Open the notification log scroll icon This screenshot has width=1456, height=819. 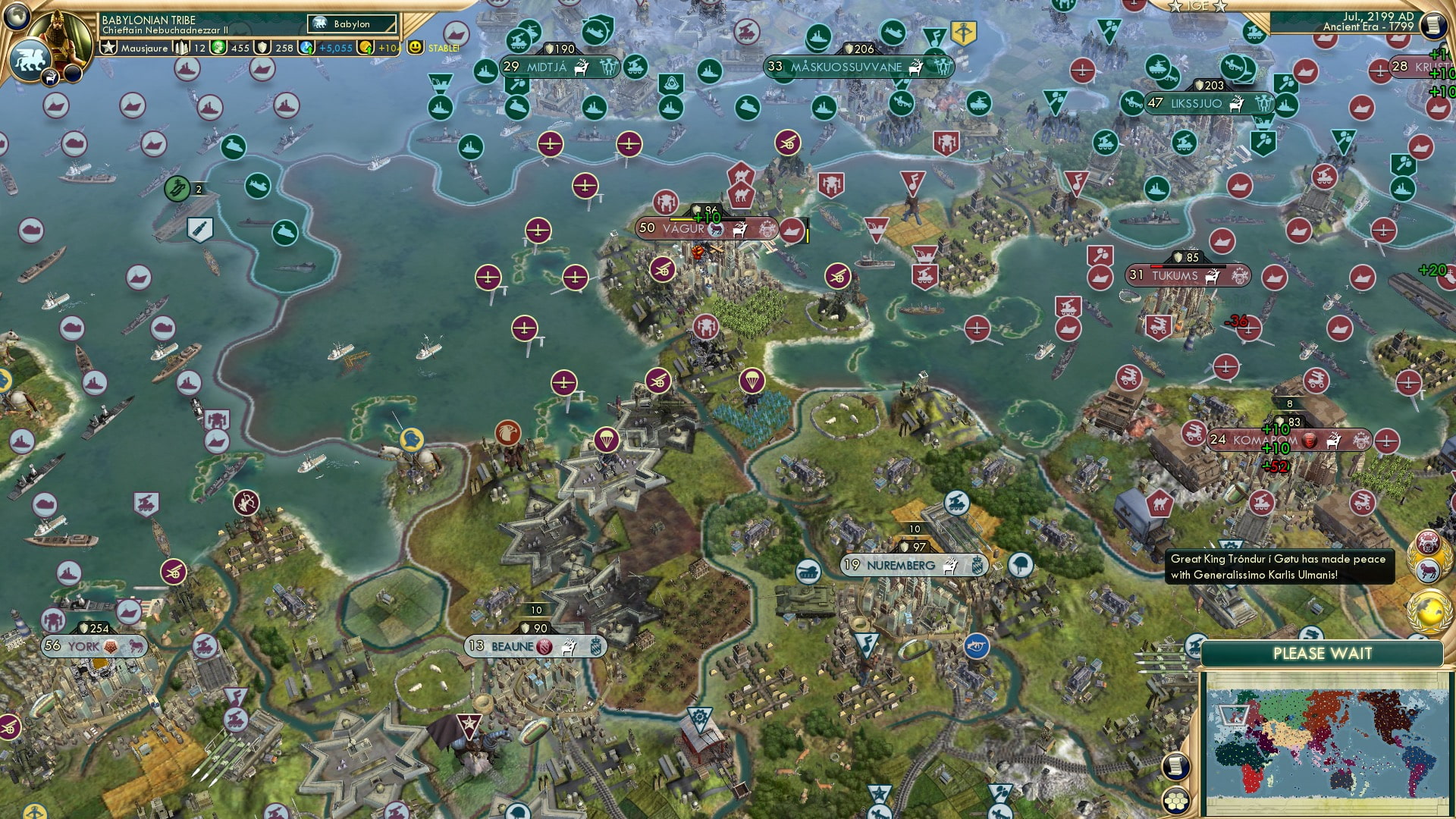click(1435, 25)
